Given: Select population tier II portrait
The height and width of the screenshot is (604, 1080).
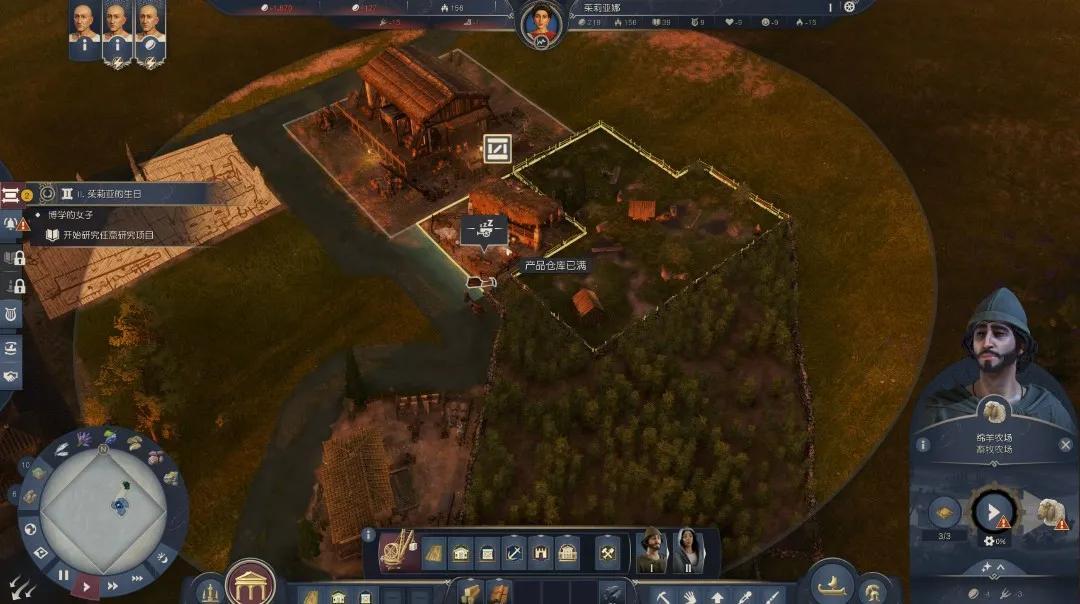Looking at the screenshot, I should (688, 550).
